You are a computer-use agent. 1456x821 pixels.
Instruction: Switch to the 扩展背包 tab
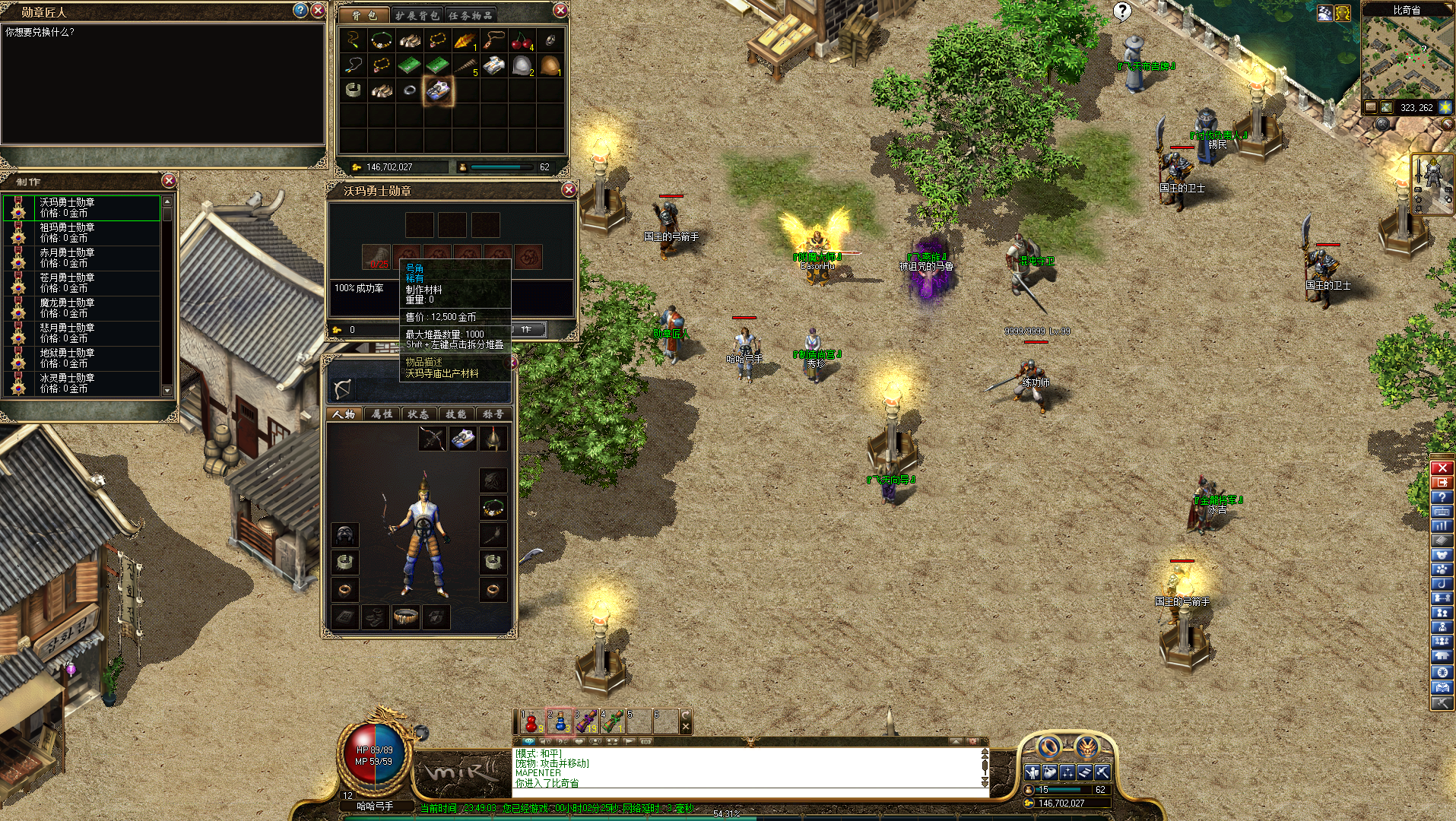417,15
